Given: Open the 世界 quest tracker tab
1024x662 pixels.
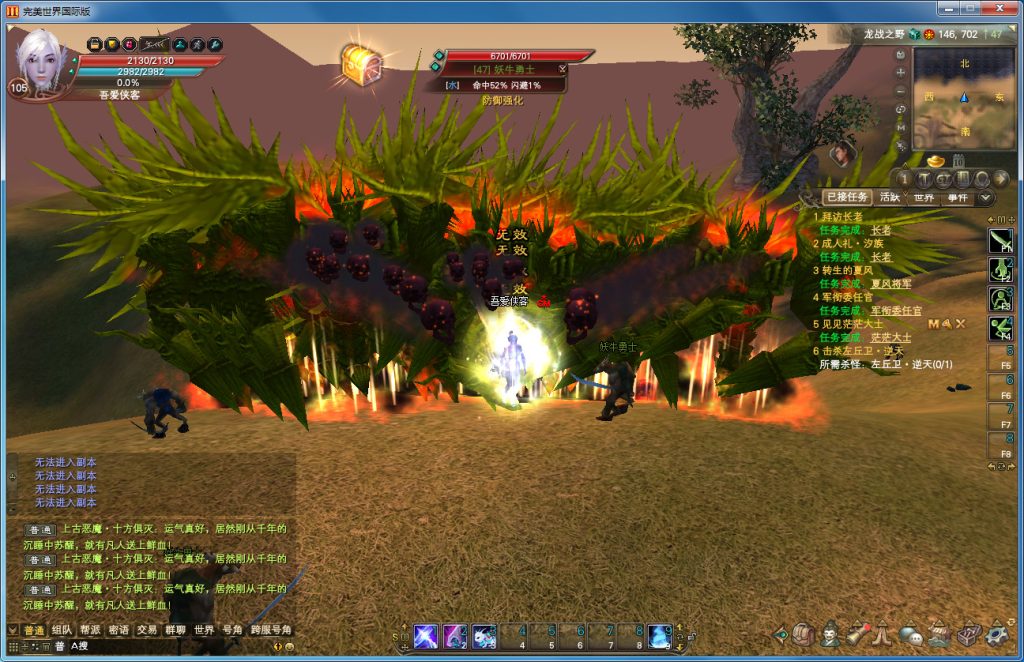Looking at the screenshot, I should [x=923, y=198].
